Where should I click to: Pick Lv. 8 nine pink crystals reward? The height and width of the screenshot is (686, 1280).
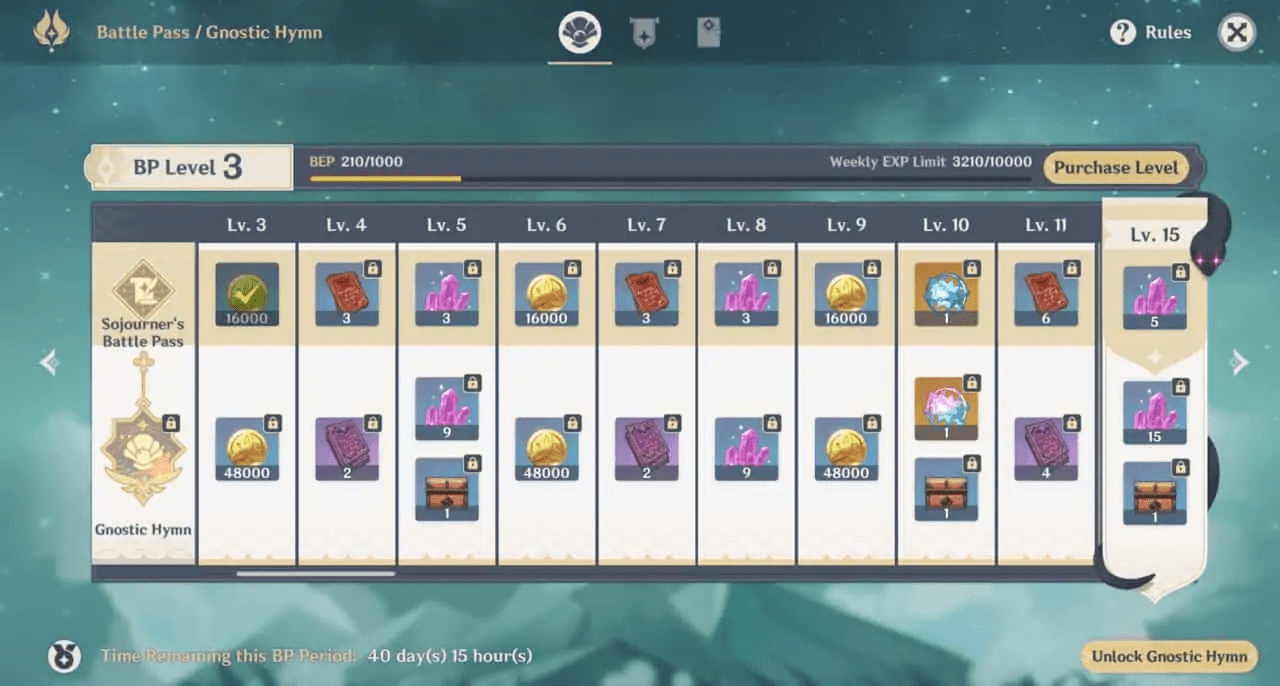click(x=746, y=449)
